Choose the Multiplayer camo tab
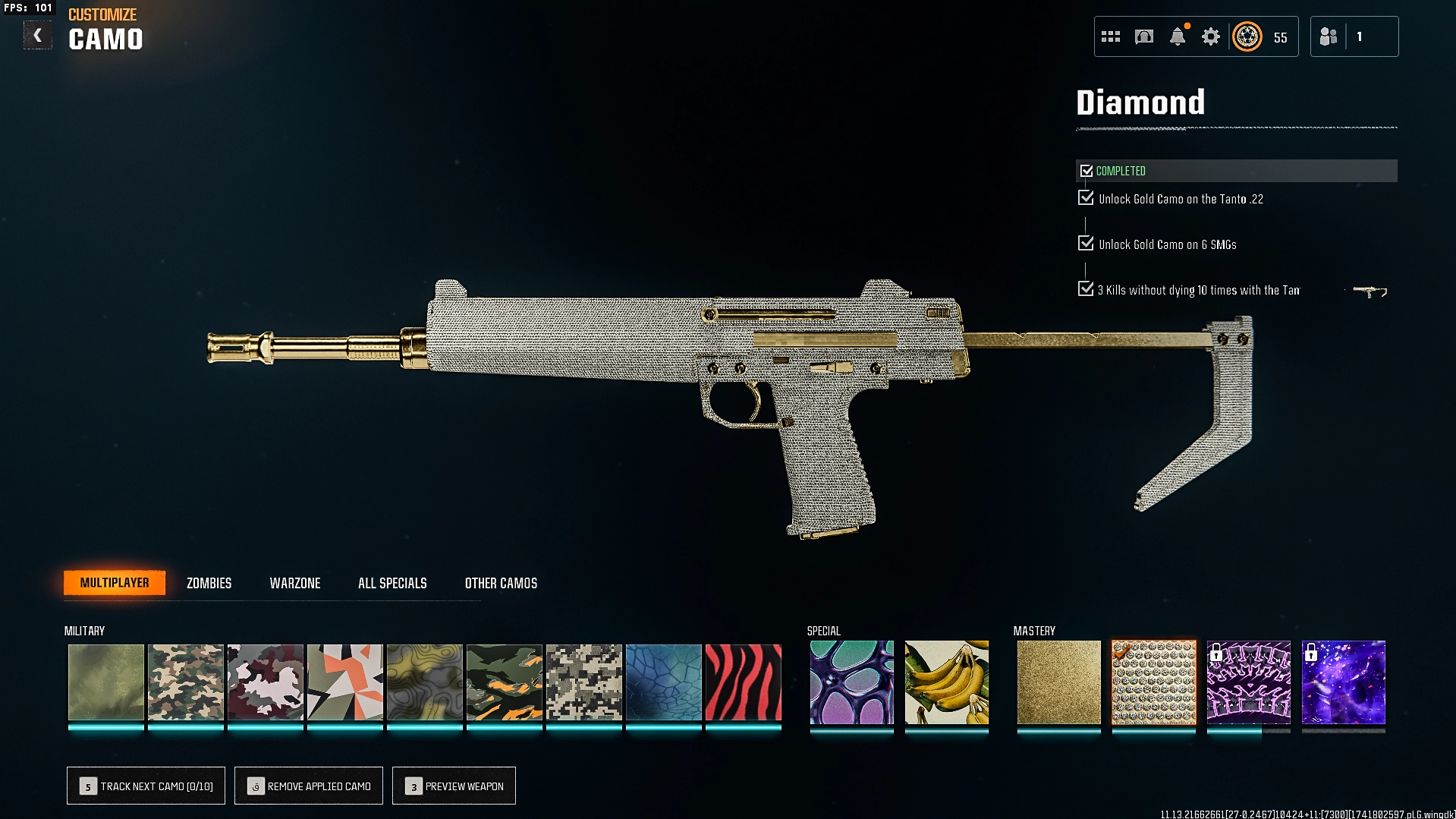The width and height of the screenshot is (1456, 819). [x=115, y=583]
